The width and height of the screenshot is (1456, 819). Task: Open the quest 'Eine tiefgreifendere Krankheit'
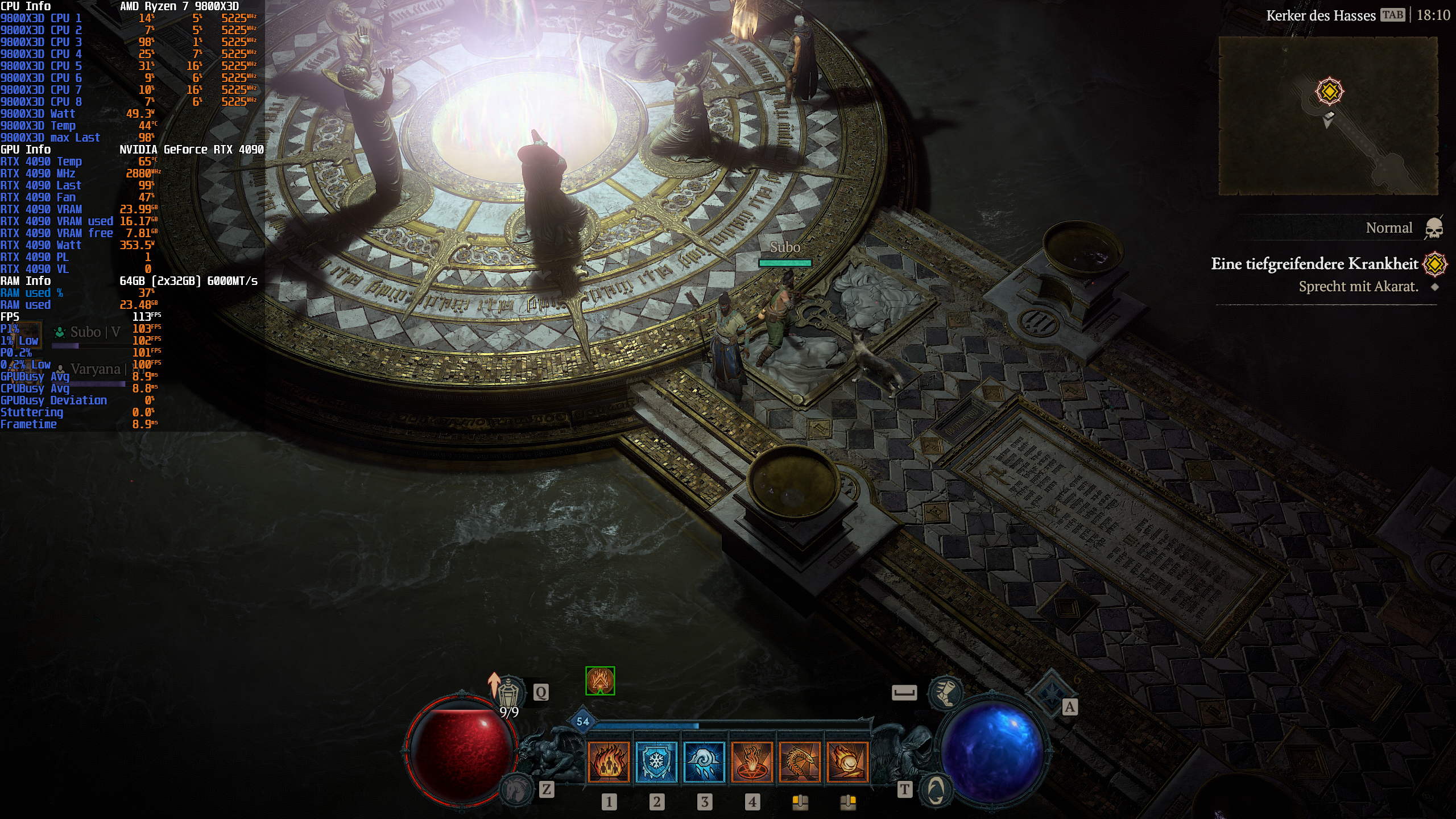click(1314, 264)
